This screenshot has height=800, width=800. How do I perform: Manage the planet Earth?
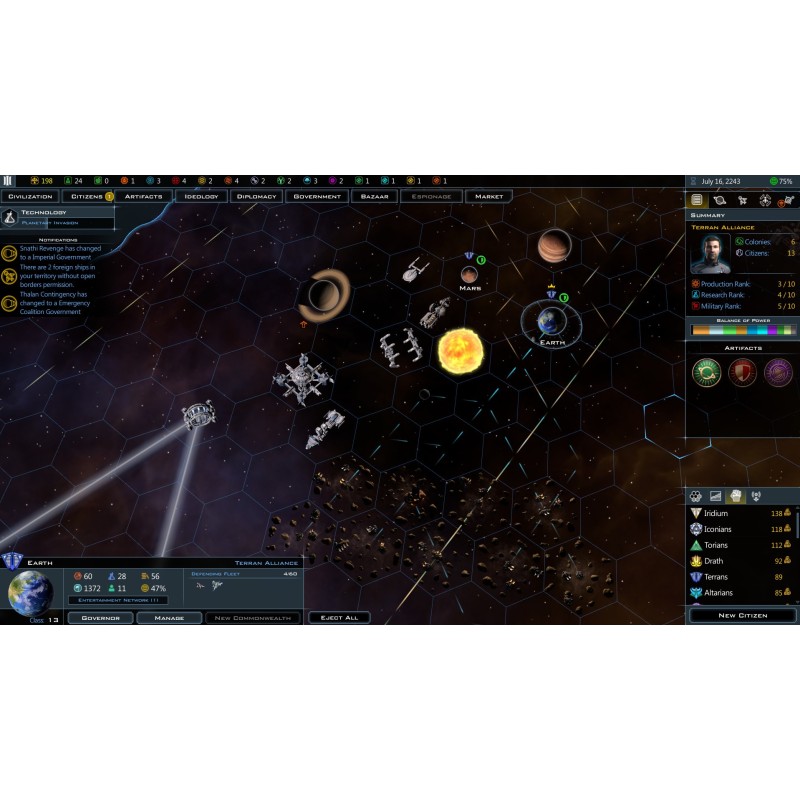(x=169, y=618)
